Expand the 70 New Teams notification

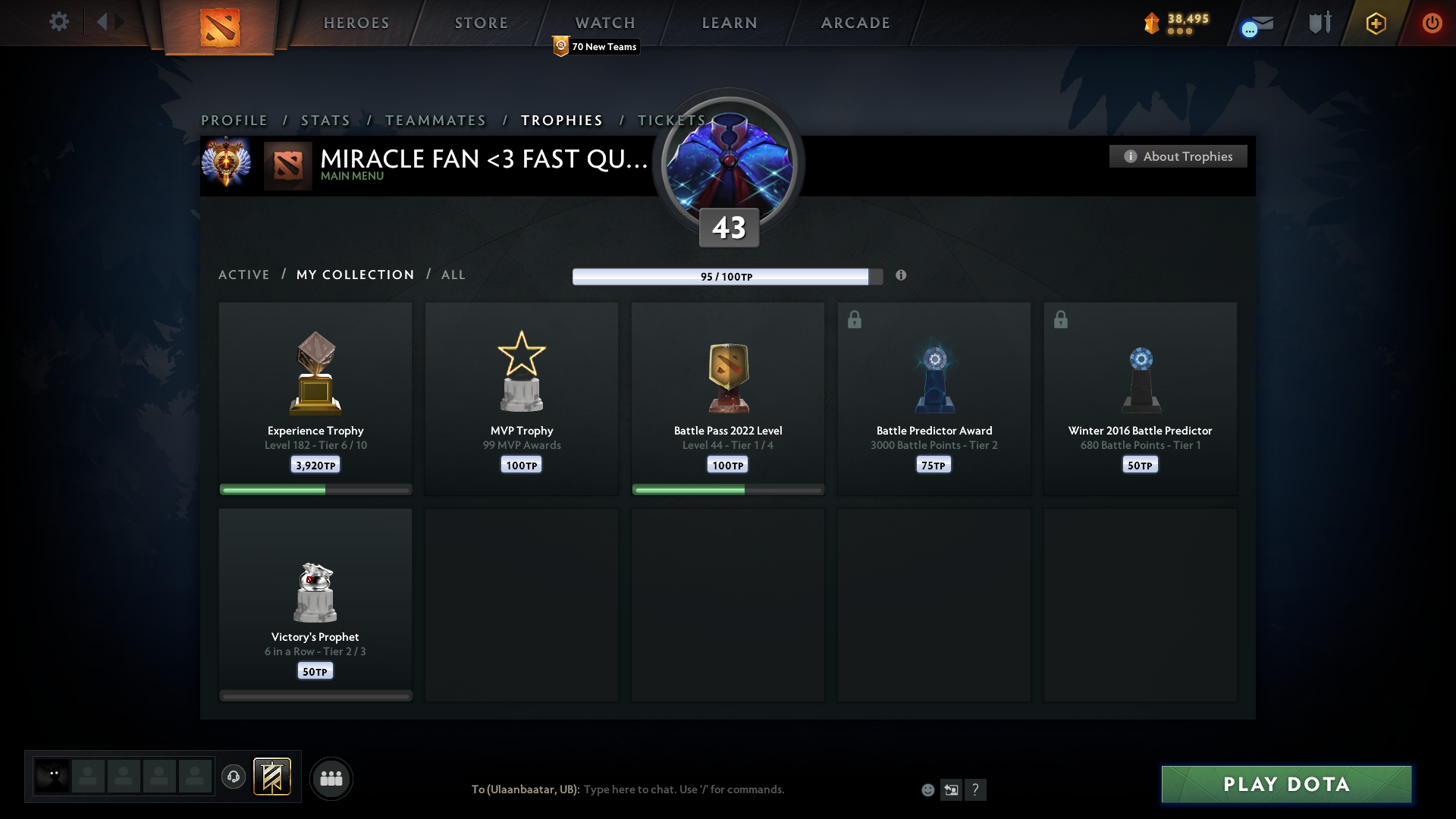[595, 46]
